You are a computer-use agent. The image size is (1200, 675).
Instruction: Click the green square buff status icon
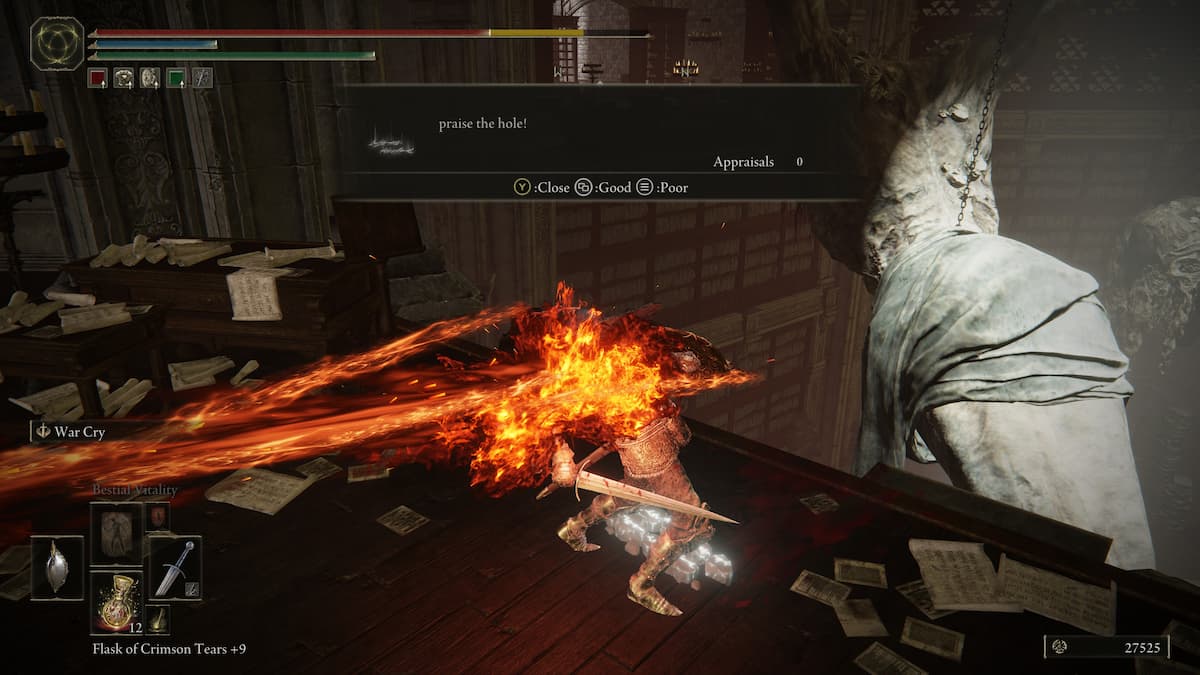coord(176,77)
